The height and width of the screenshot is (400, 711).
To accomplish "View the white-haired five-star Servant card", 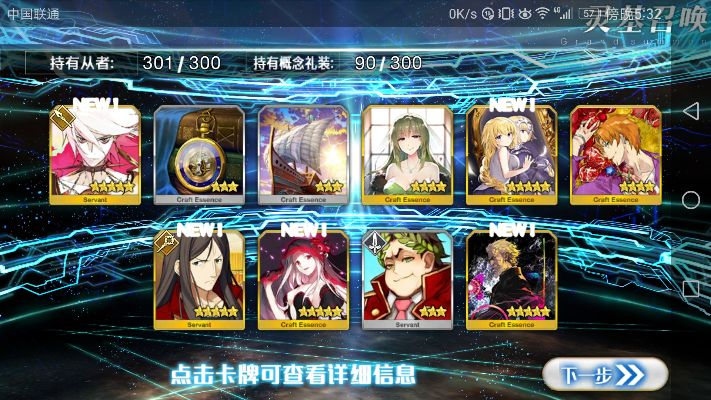I will point(95,153).
